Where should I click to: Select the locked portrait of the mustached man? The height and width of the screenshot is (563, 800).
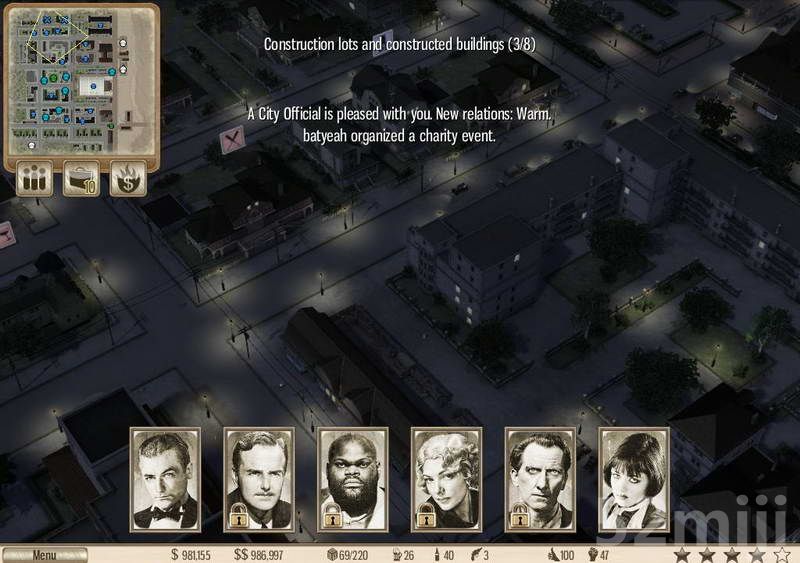(x=259, y=480)
